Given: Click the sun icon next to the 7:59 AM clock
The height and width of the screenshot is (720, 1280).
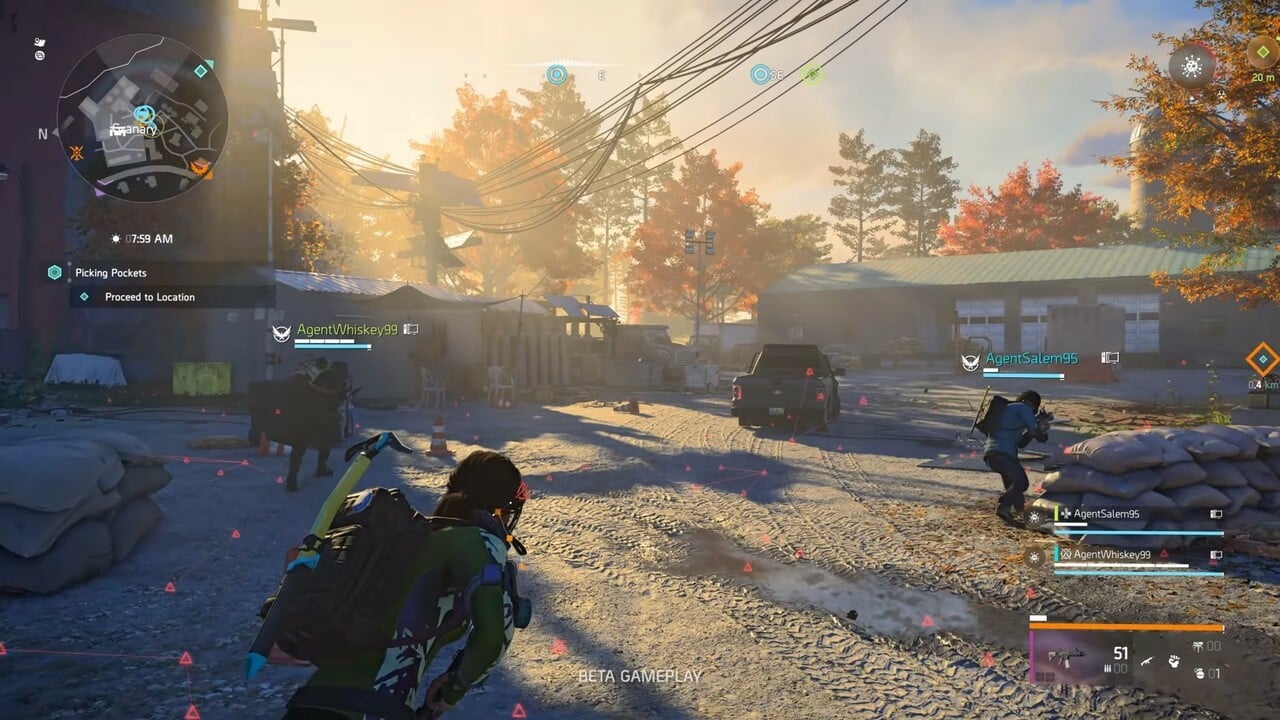Looking at the screenshot, I should pyautogui.click(x=115, y=239).
